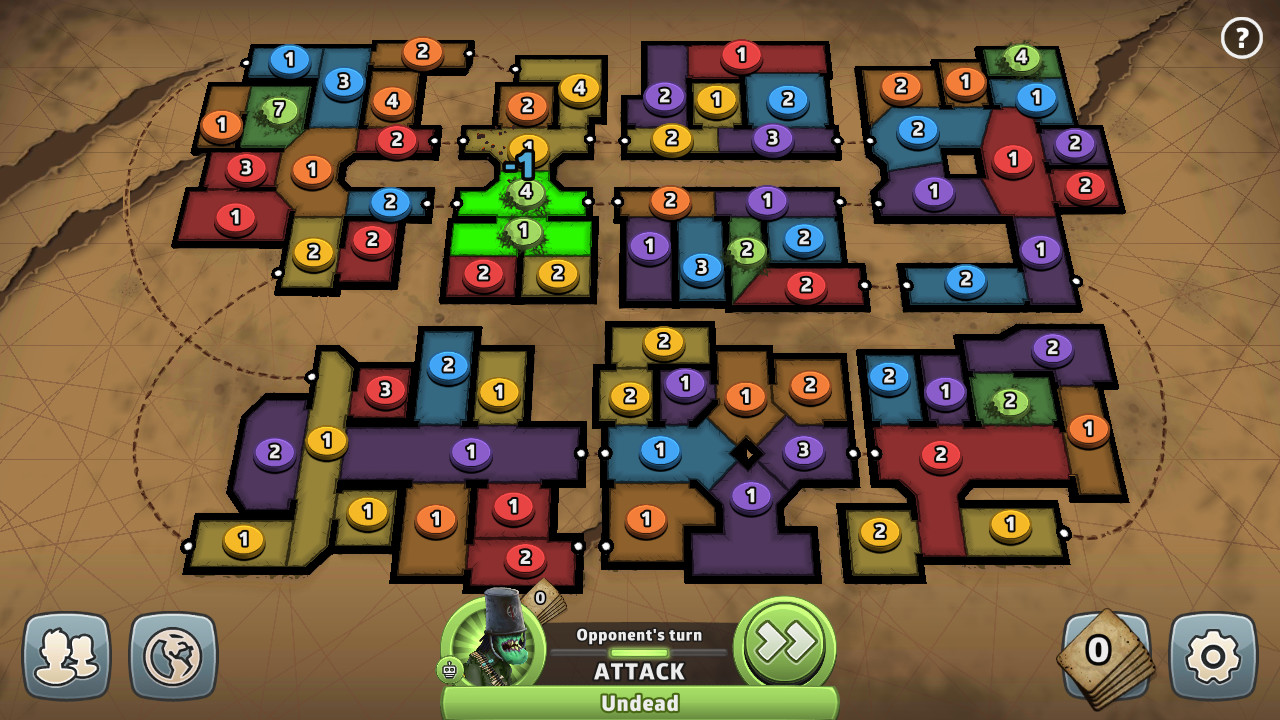This screenshot has width=1280, height=720.
Task: Open the world globe icon
Action: [173, 655]
